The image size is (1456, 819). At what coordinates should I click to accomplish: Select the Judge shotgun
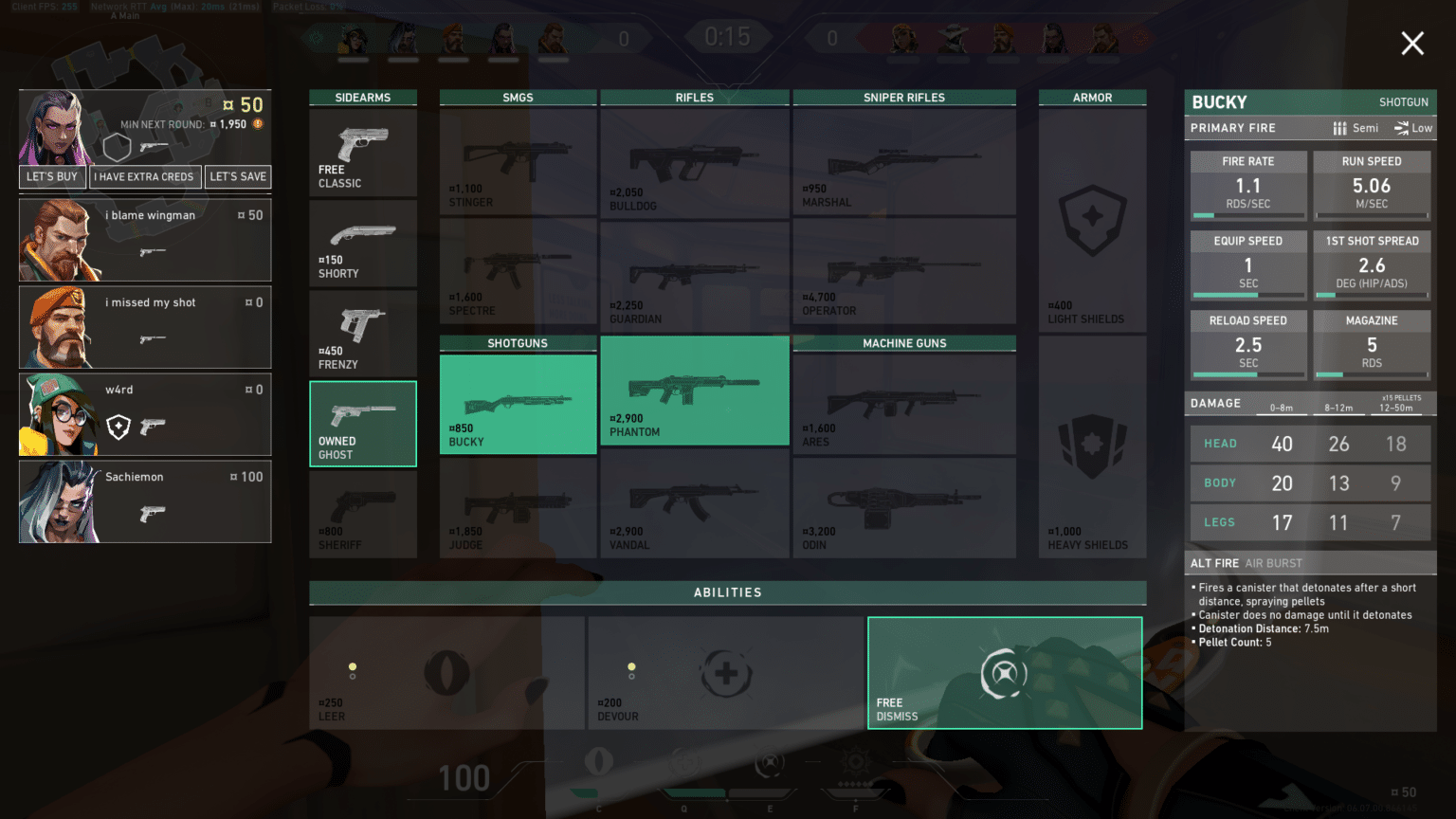pyautogui.click(x=518, y=507)
